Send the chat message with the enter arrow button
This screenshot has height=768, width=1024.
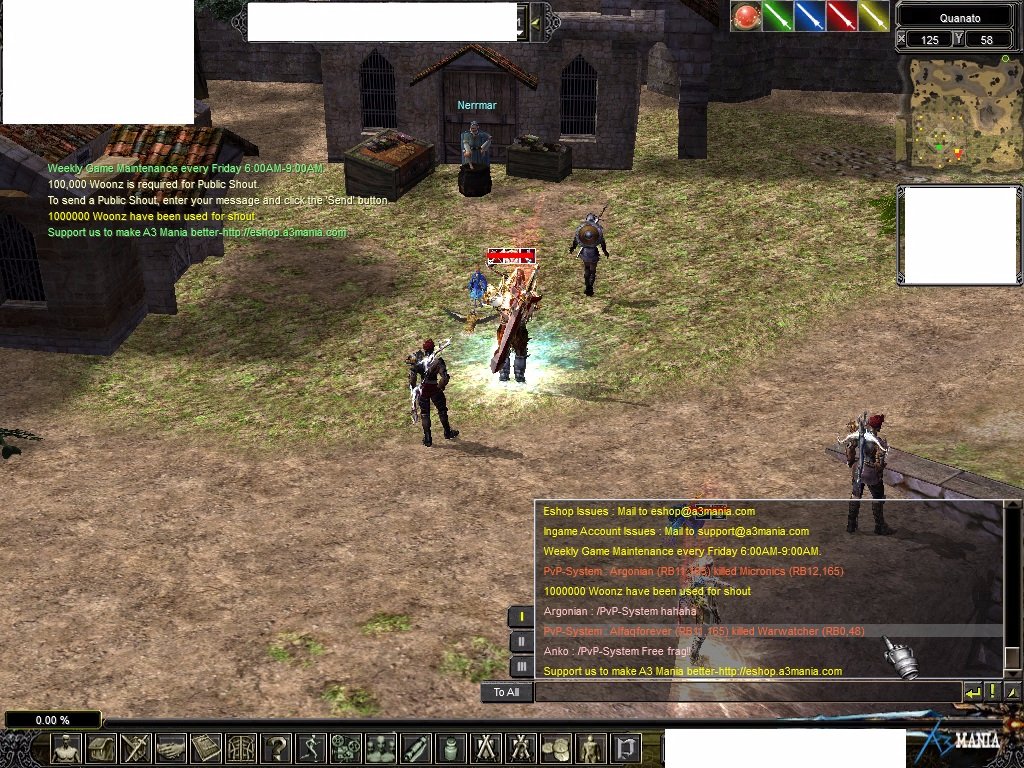pos(972,692)
